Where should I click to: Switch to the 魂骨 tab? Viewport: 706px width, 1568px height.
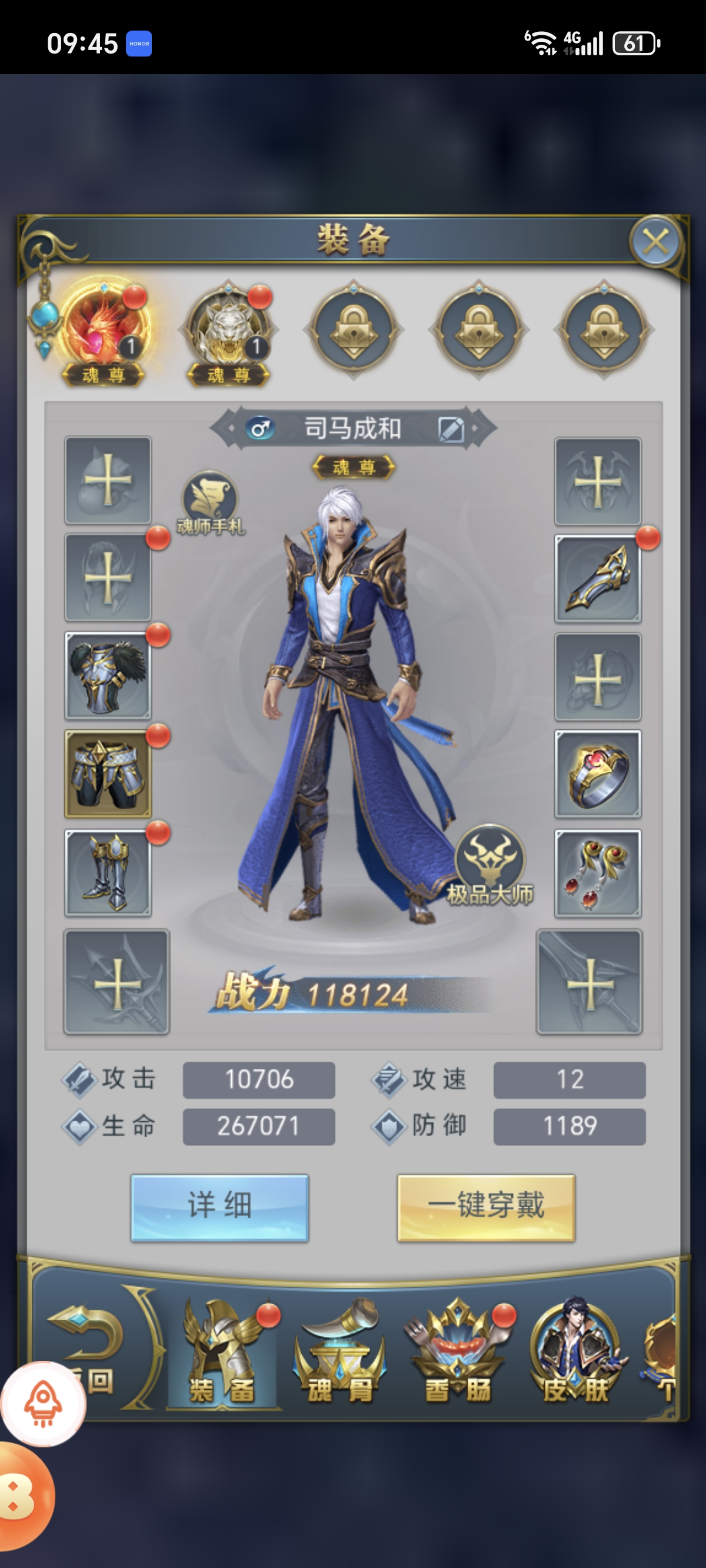pos(339,1354)
